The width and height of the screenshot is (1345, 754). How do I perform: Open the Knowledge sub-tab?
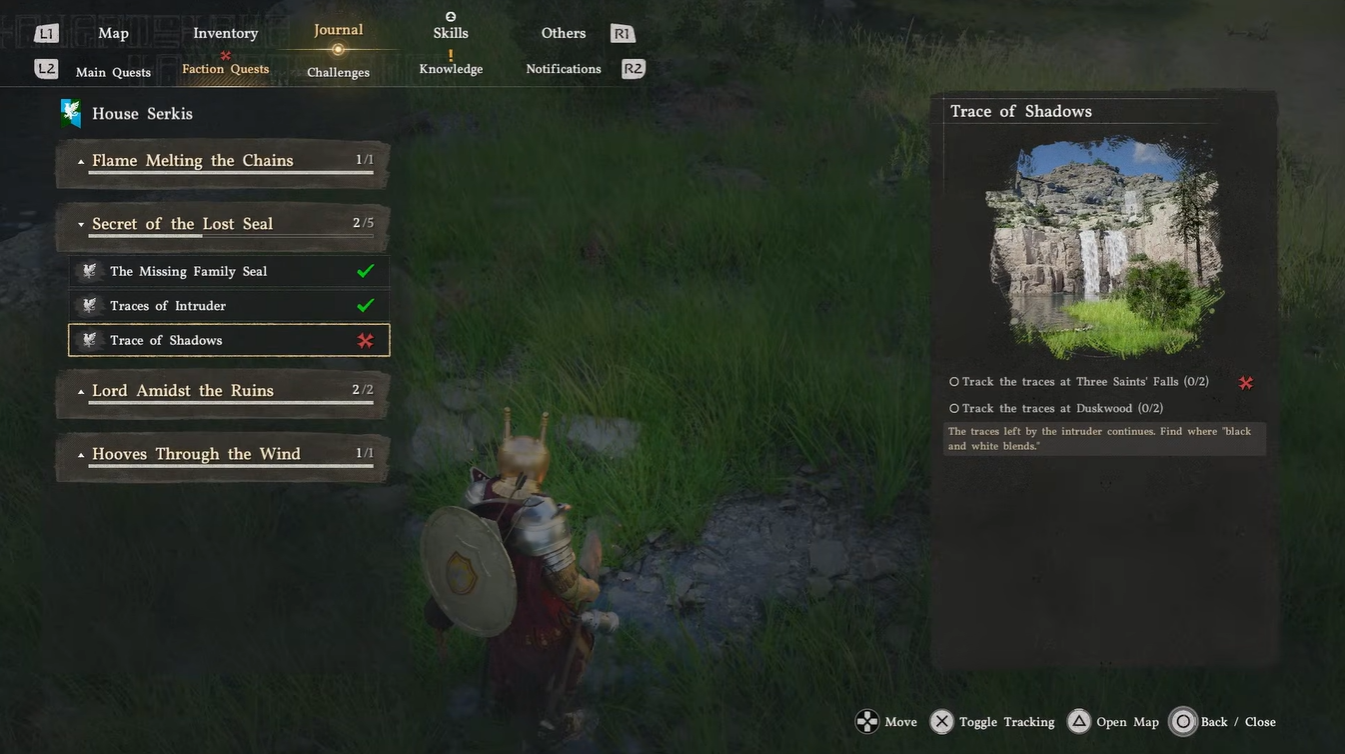451,69
